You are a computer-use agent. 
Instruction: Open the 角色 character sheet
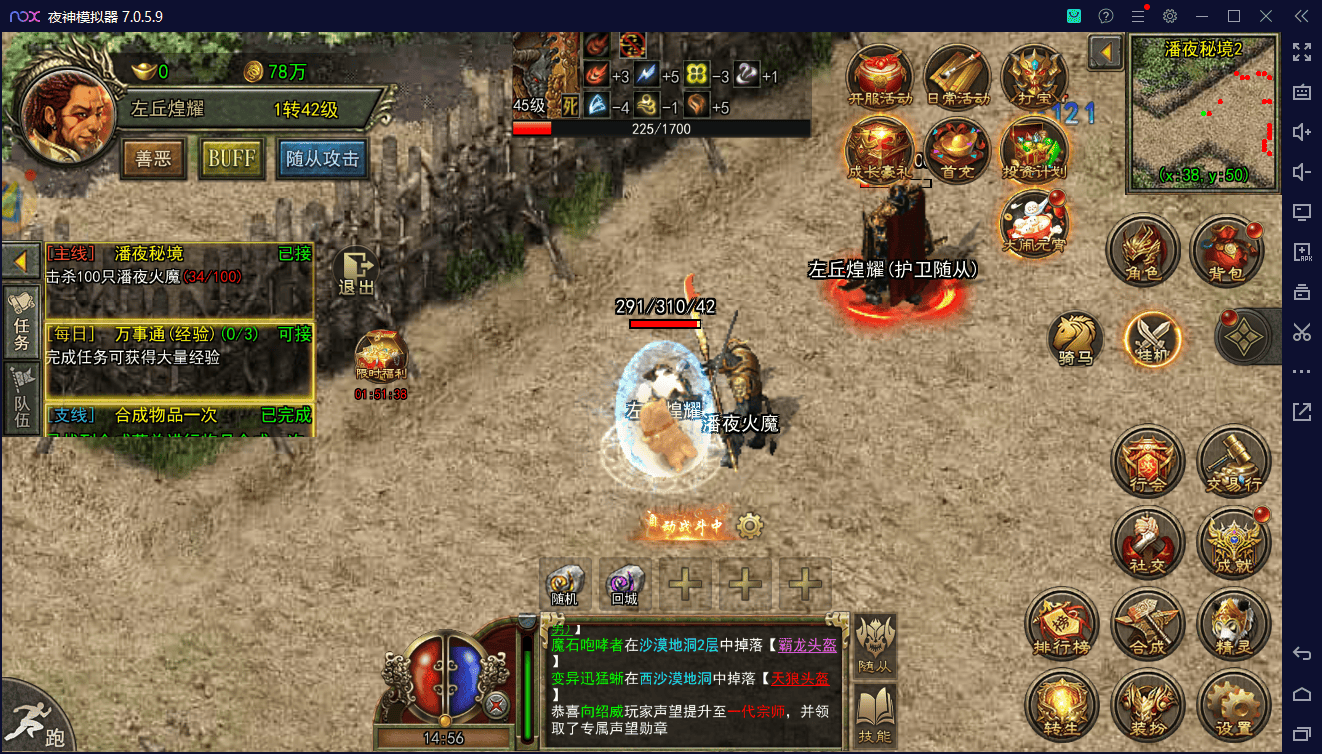point(1143,250)
